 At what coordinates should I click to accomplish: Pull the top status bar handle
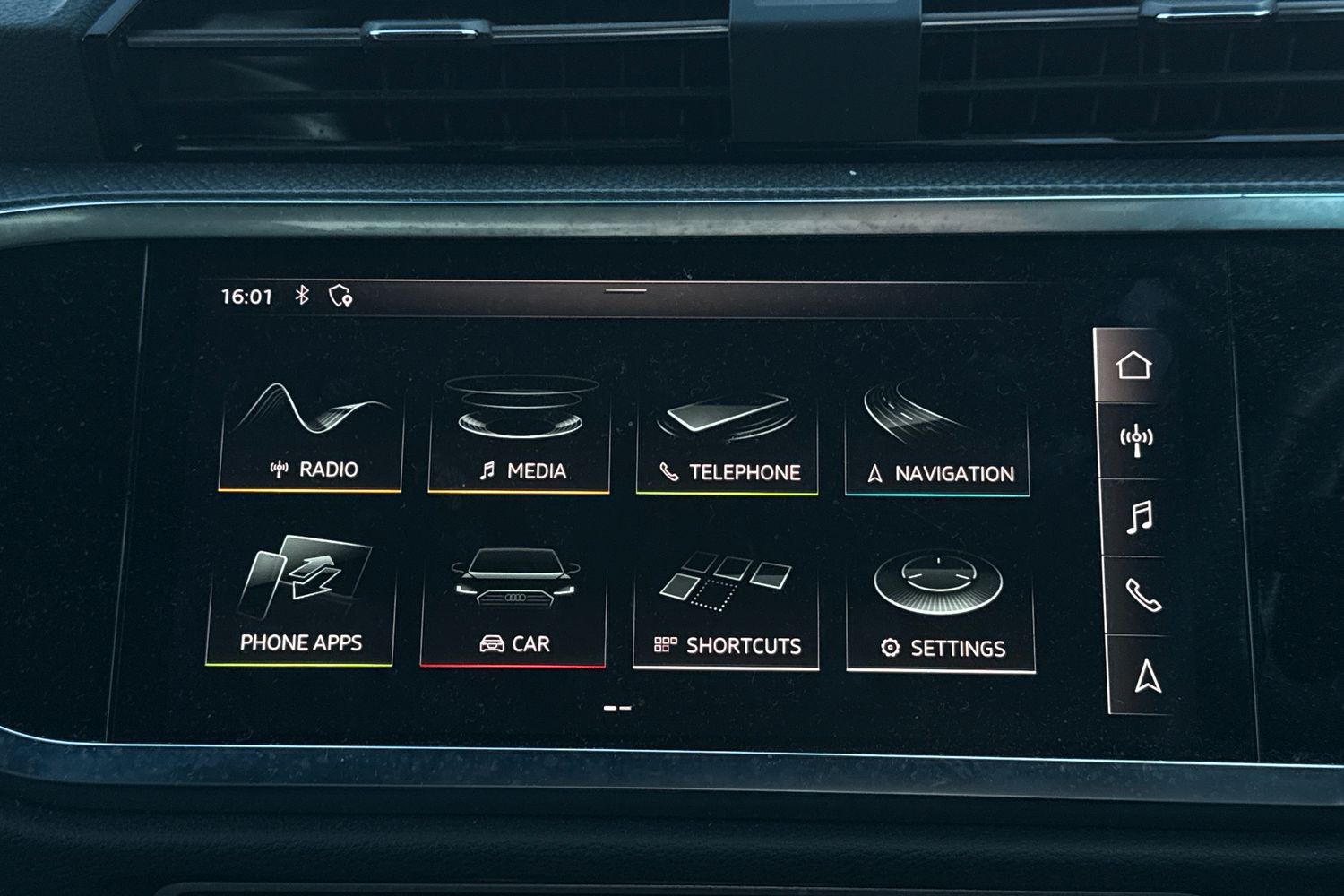tap(625, 290)
